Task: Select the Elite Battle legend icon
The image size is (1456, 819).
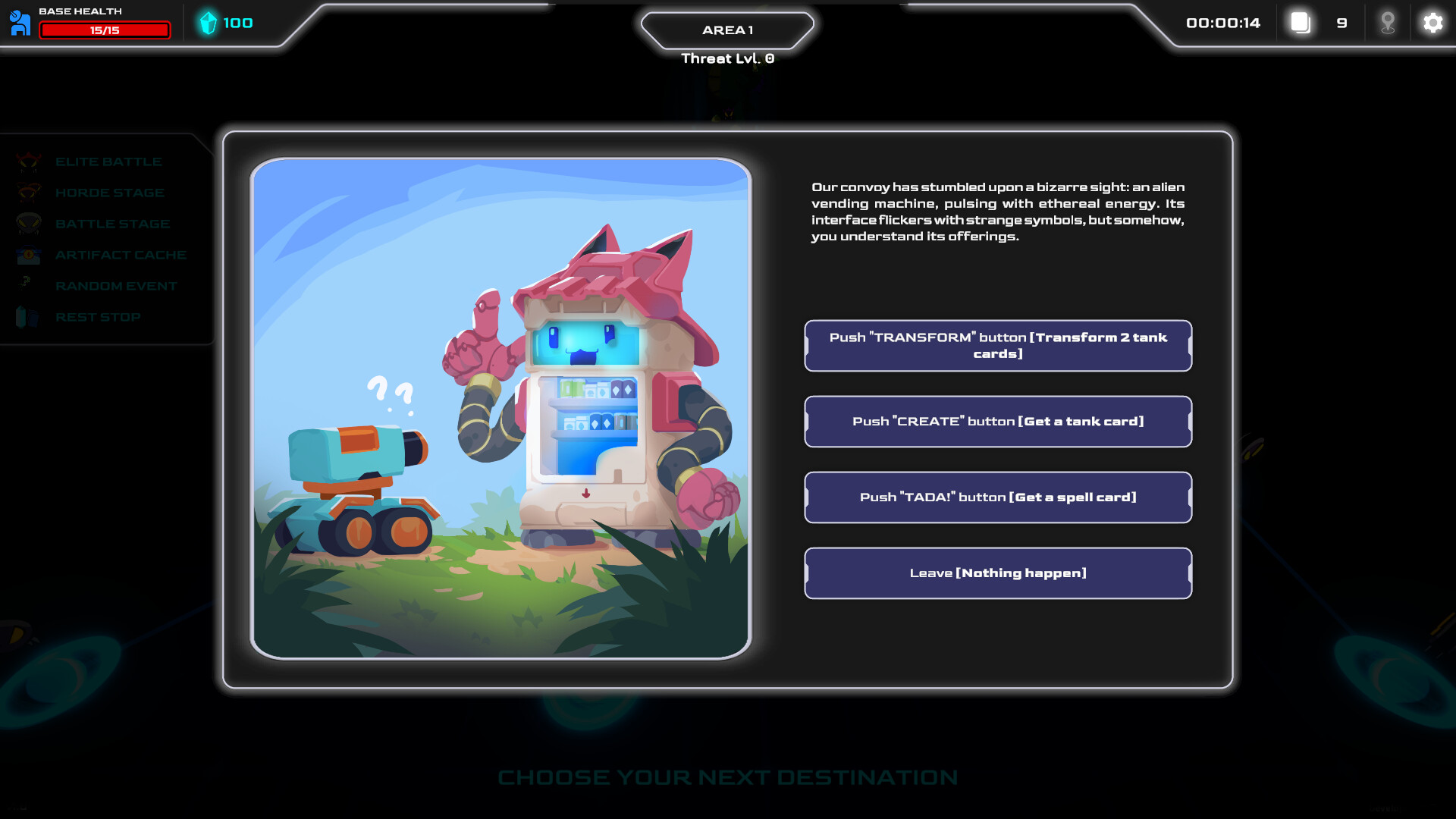Action: pyautogui.click(x=29, y=161)
